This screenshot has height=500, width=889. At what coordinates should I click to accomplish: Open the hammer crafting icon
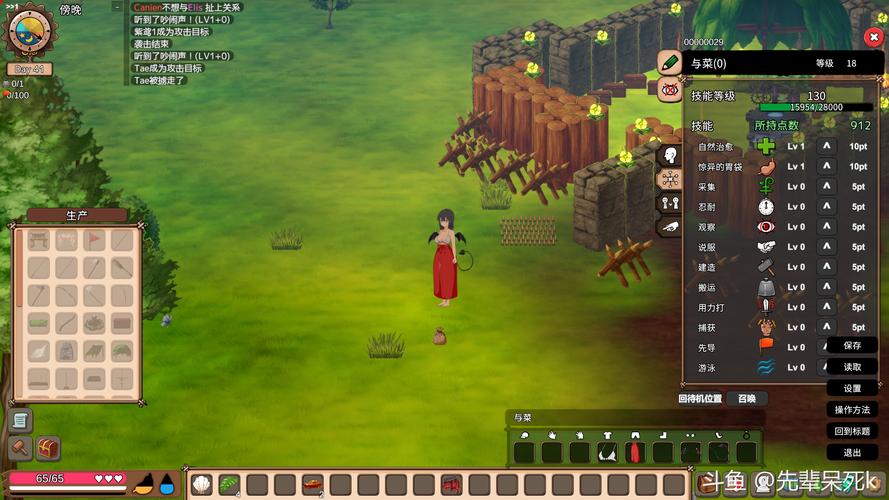(x=20, y=448)
